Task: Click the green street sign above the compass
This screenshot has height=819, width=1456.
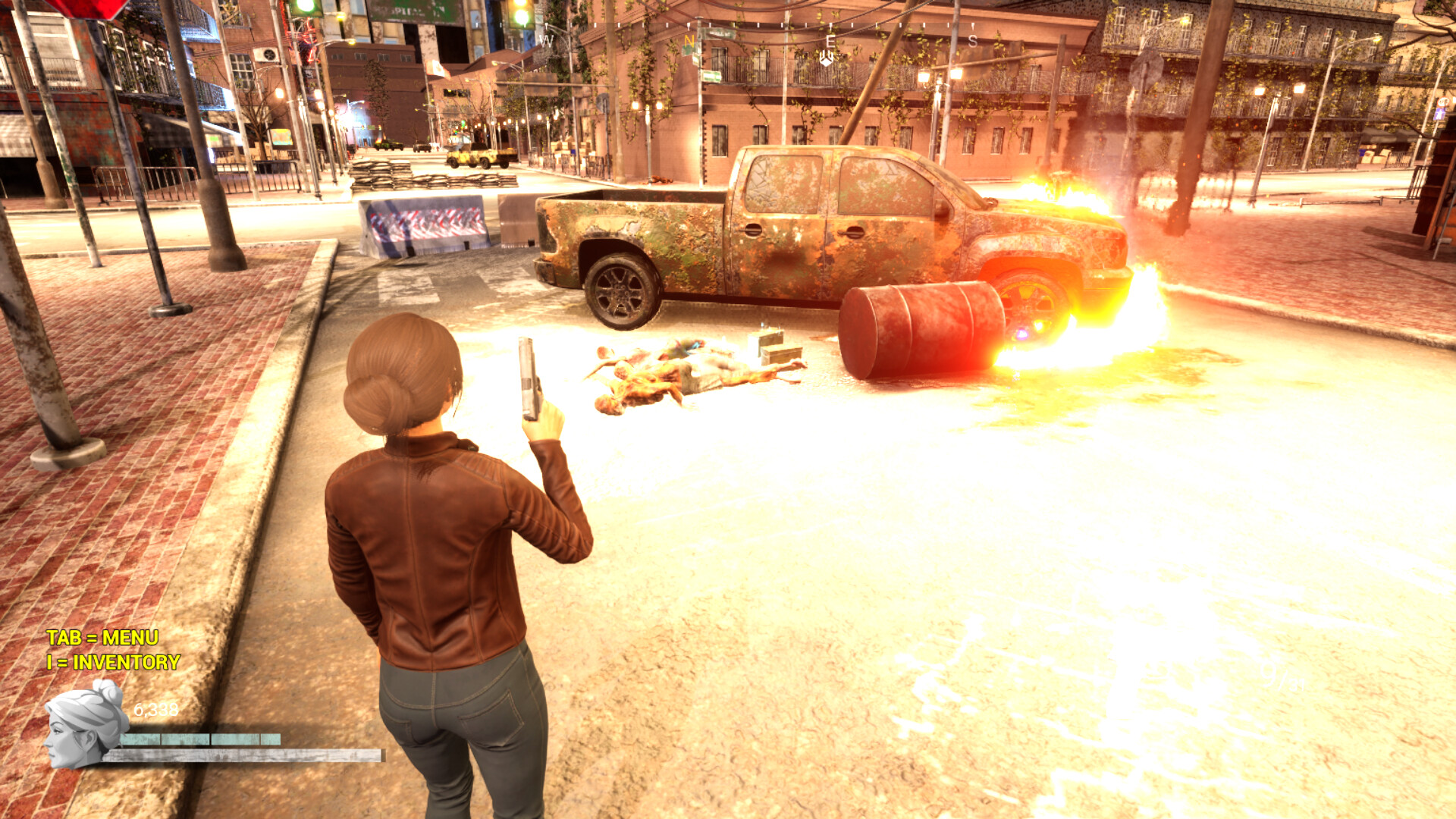Action: (x=719, y=34)
